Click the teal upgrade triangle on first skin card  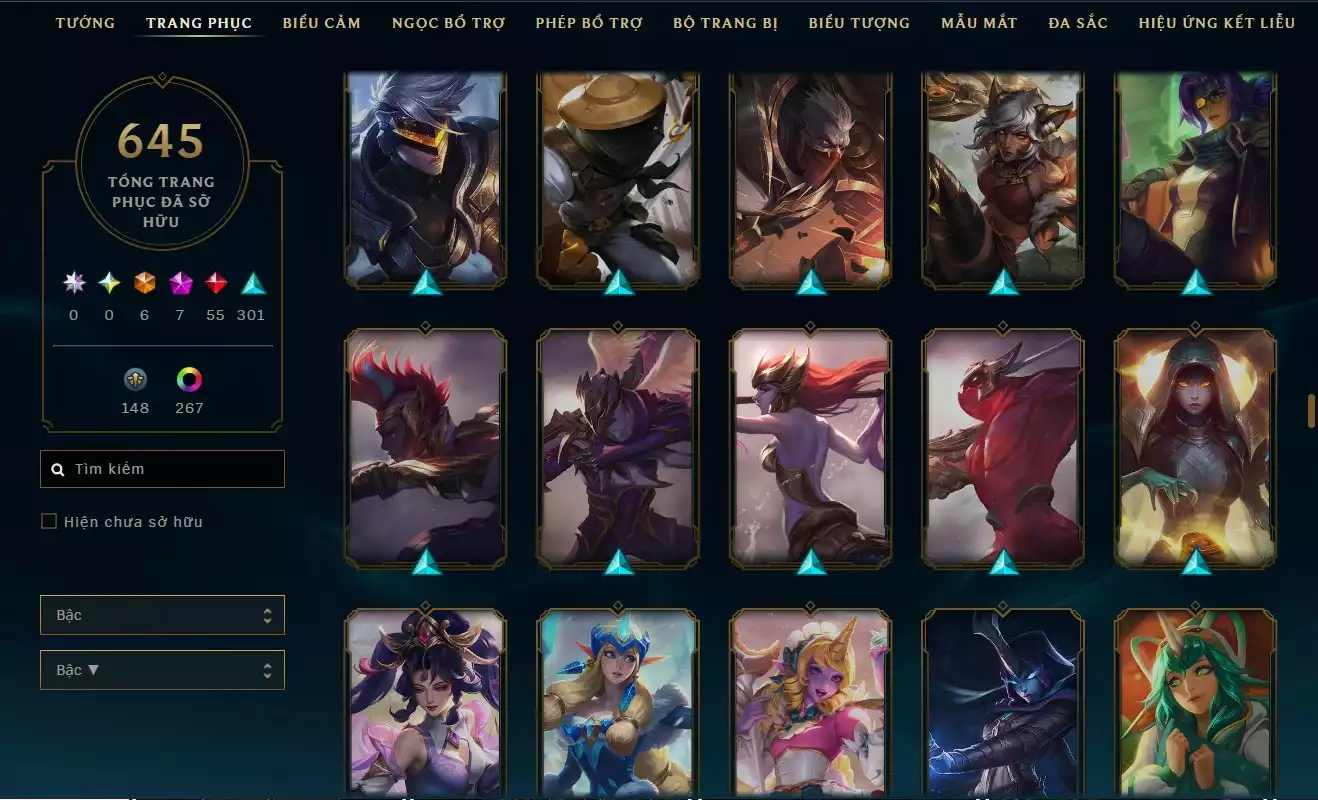click(424, 284)
